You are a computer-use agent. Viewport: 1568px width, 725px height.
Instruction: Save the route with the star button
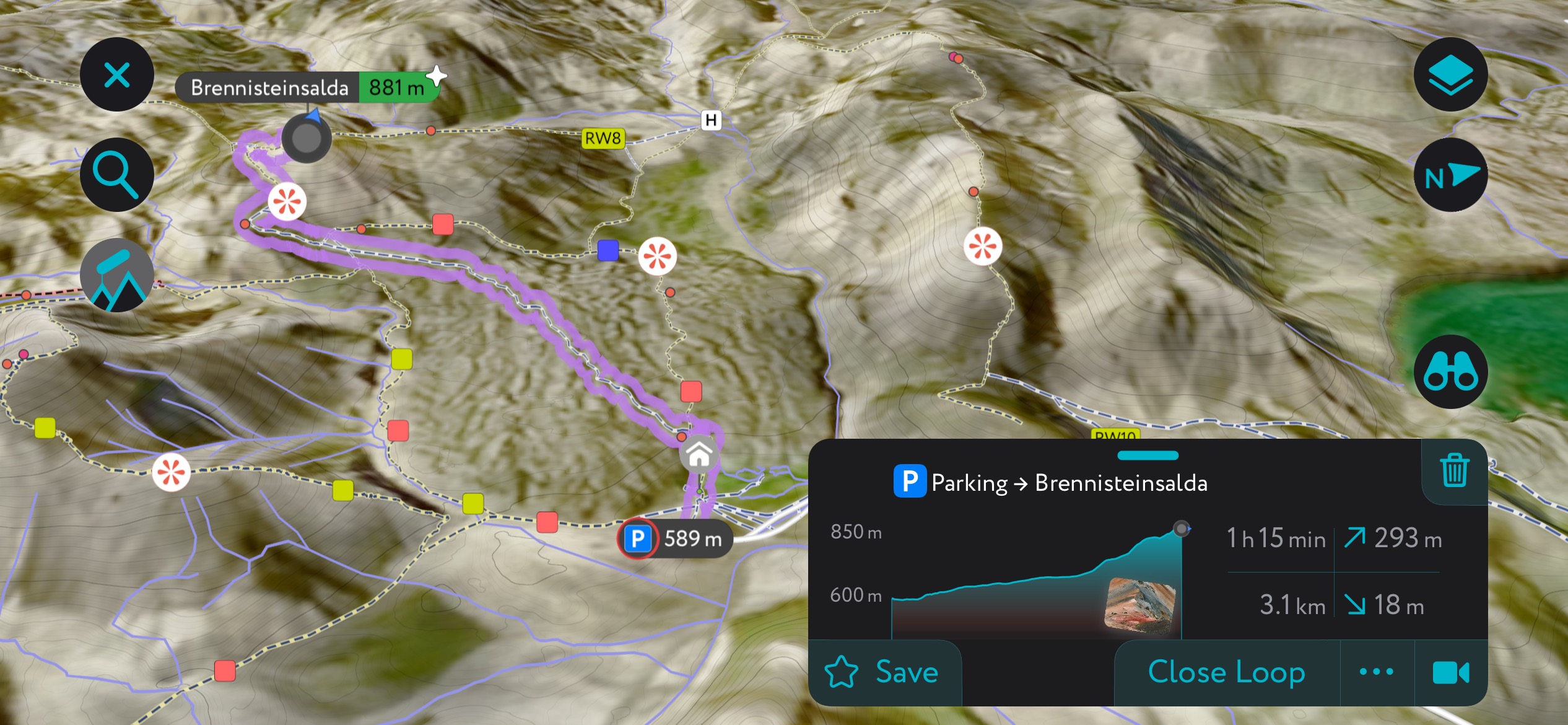pos(883,672)
